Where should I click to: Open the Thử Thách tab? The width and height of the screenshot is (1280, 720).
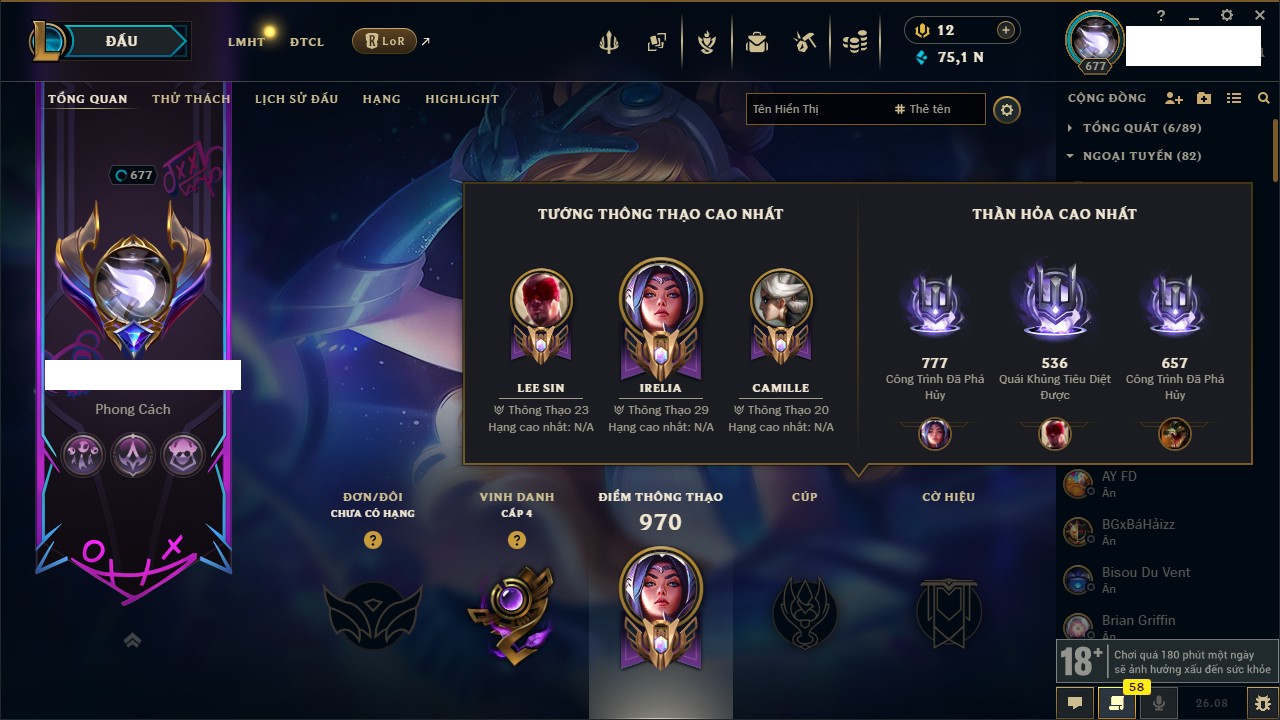pyautogui.click(x=191, y=99)
